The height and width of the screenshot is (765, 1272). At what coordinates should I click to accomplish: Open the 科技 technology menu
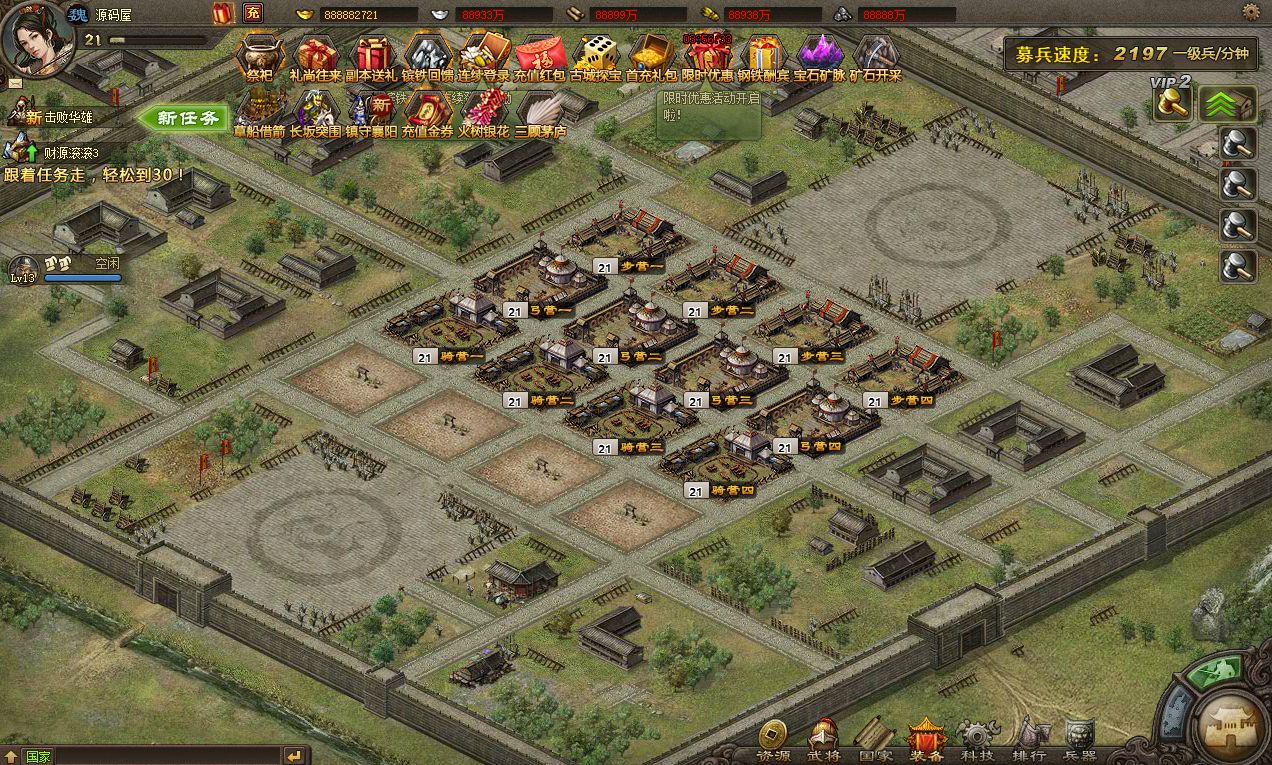point(977,740)
